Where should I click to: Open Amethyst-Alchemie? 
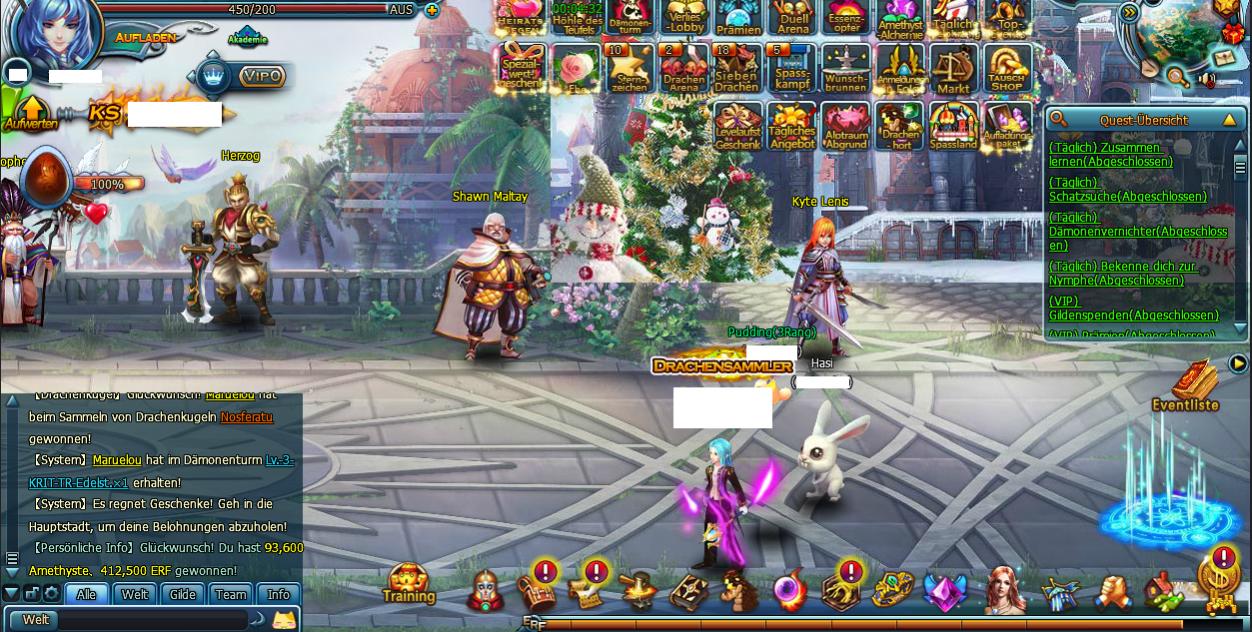coord(900,18)
